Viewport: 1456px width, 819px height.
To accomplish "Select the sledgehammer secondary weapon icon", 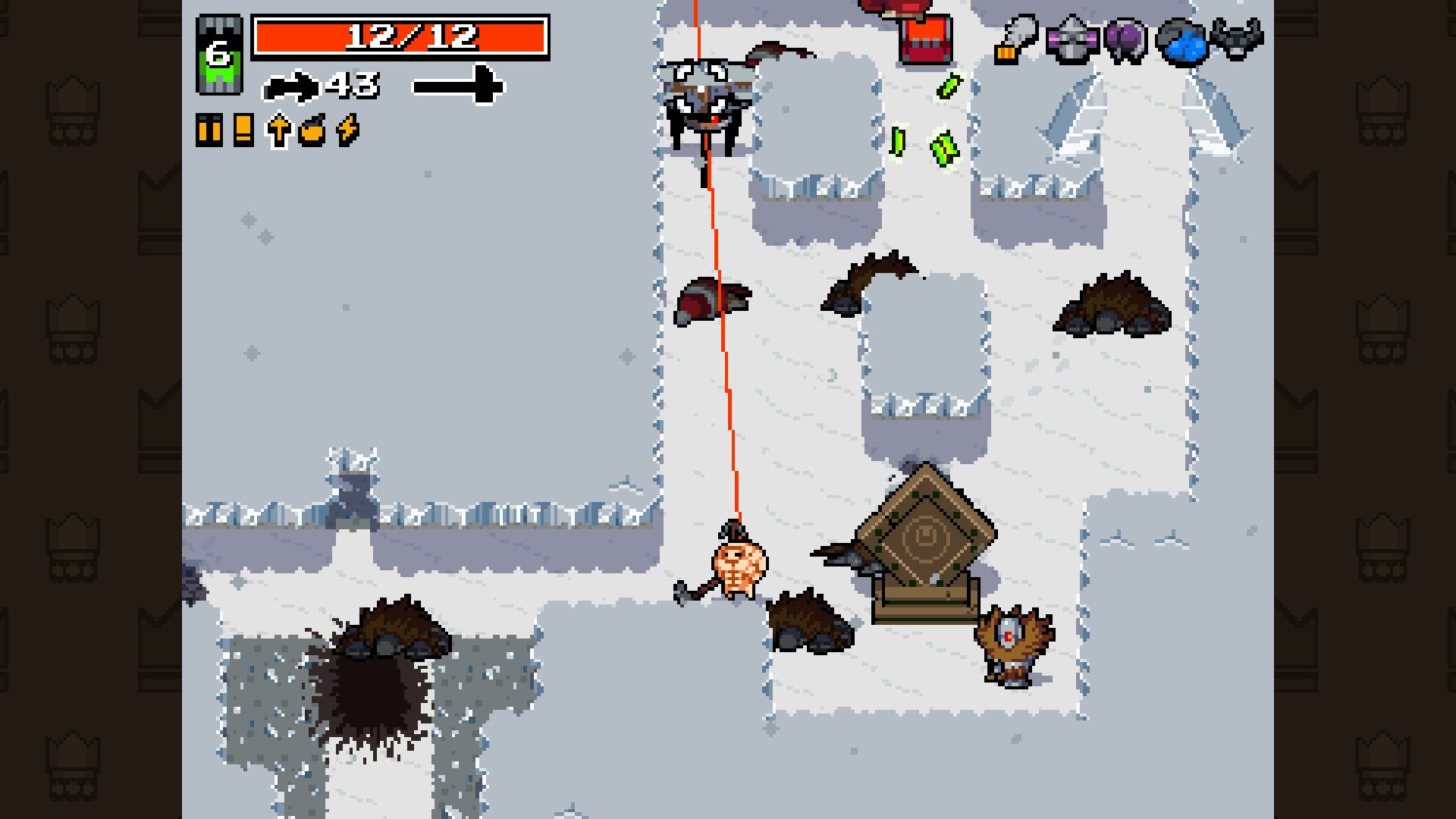I will point(457,84).
